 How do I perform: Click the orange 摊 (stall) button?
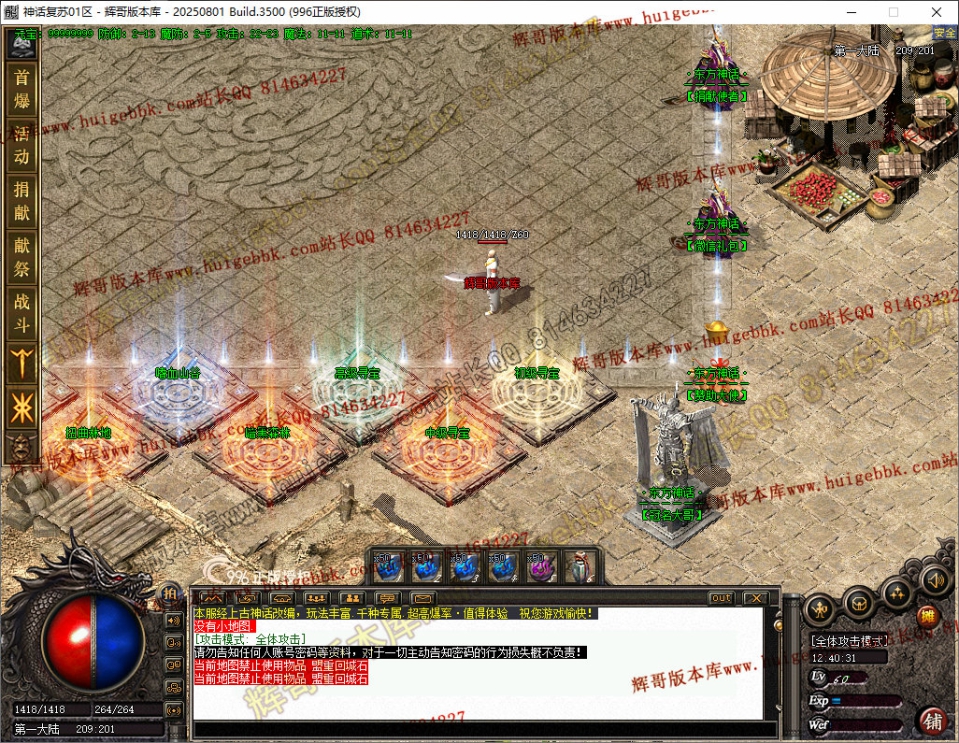(x=927, y=616)
